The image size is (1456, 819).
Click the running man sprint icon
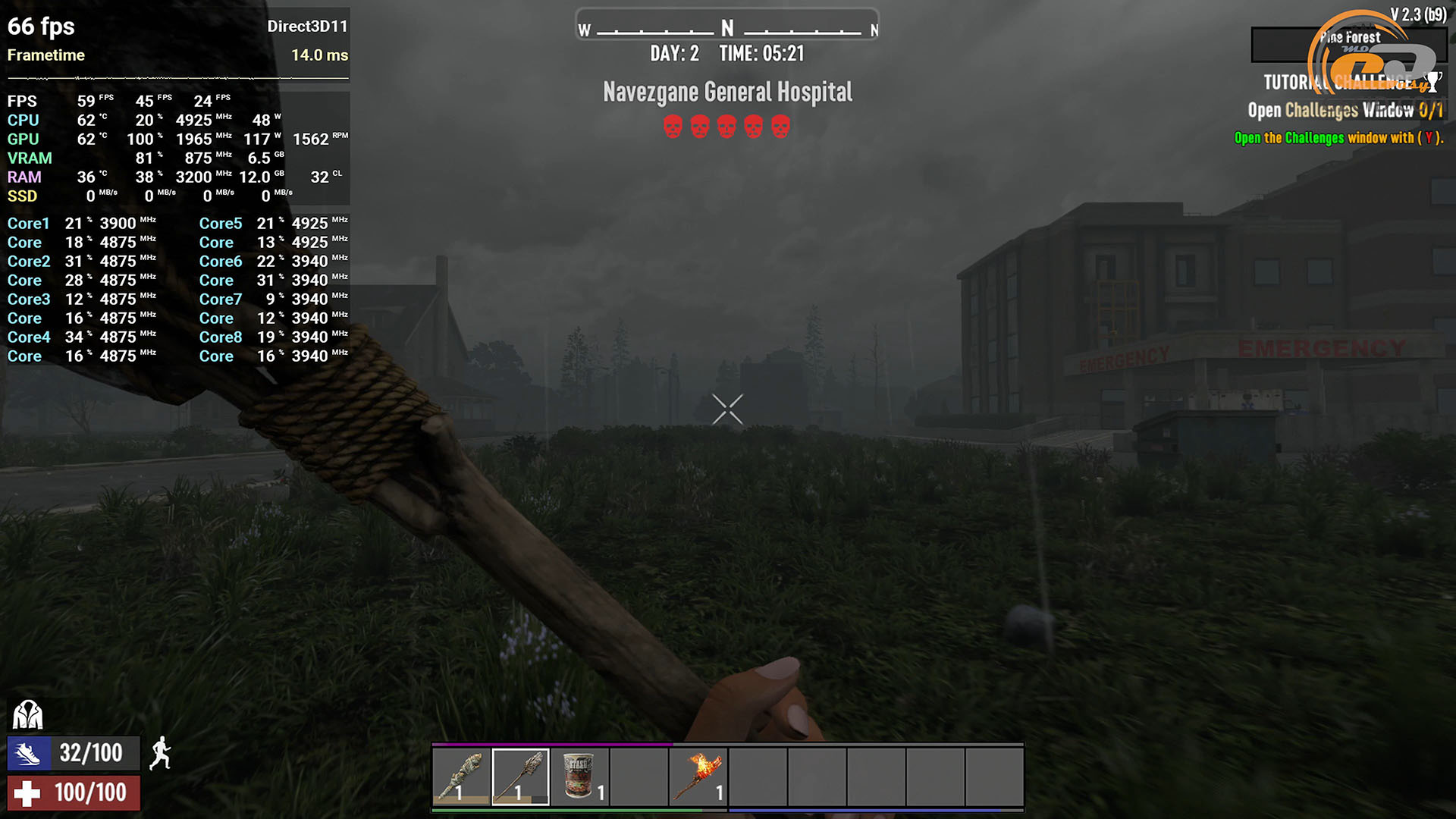pos(160,754)
